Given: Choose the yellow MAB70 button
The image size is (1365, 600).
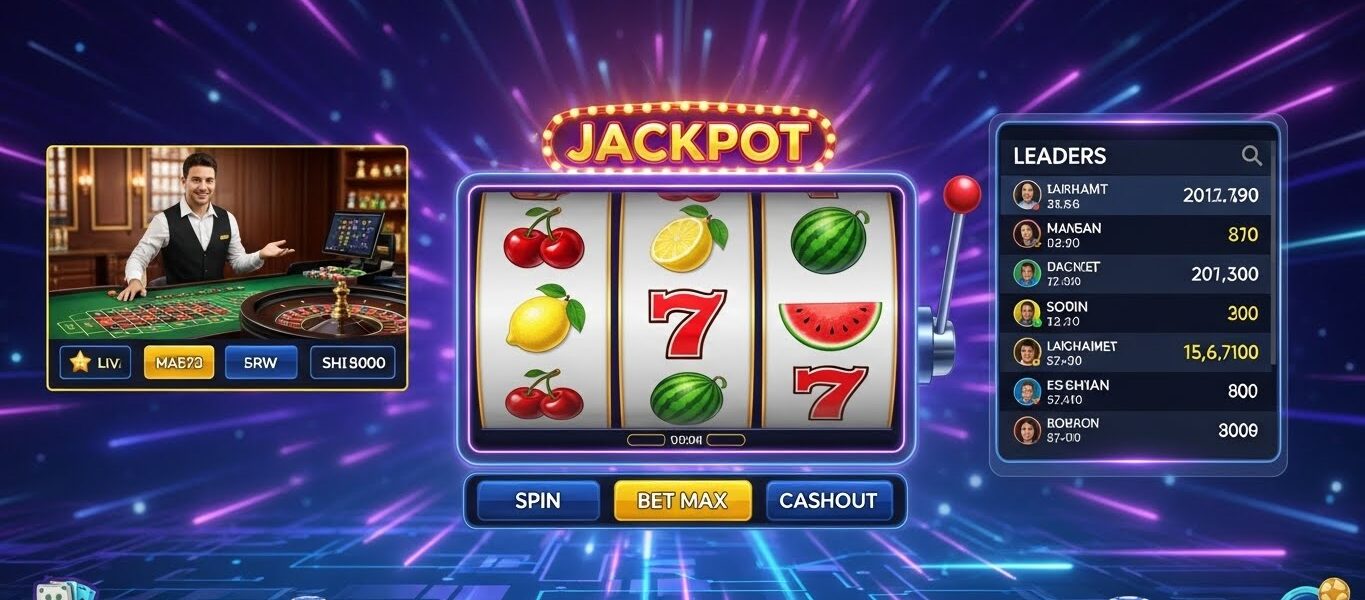Looking at the screenshot, I should pyautogui.click(x=179, y=363).
